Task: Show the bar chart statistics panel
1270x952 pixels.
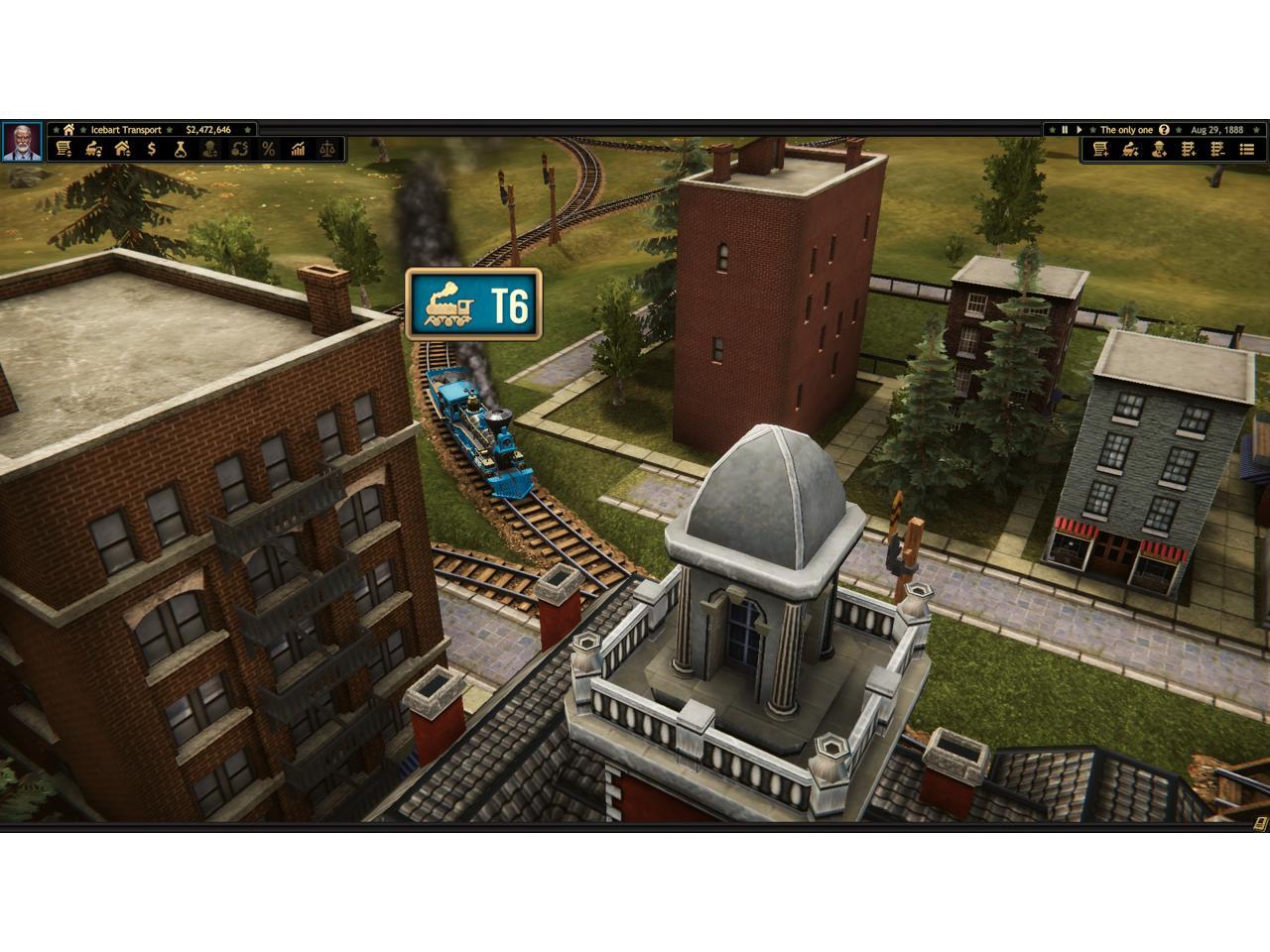Action: tap(298, 150)
